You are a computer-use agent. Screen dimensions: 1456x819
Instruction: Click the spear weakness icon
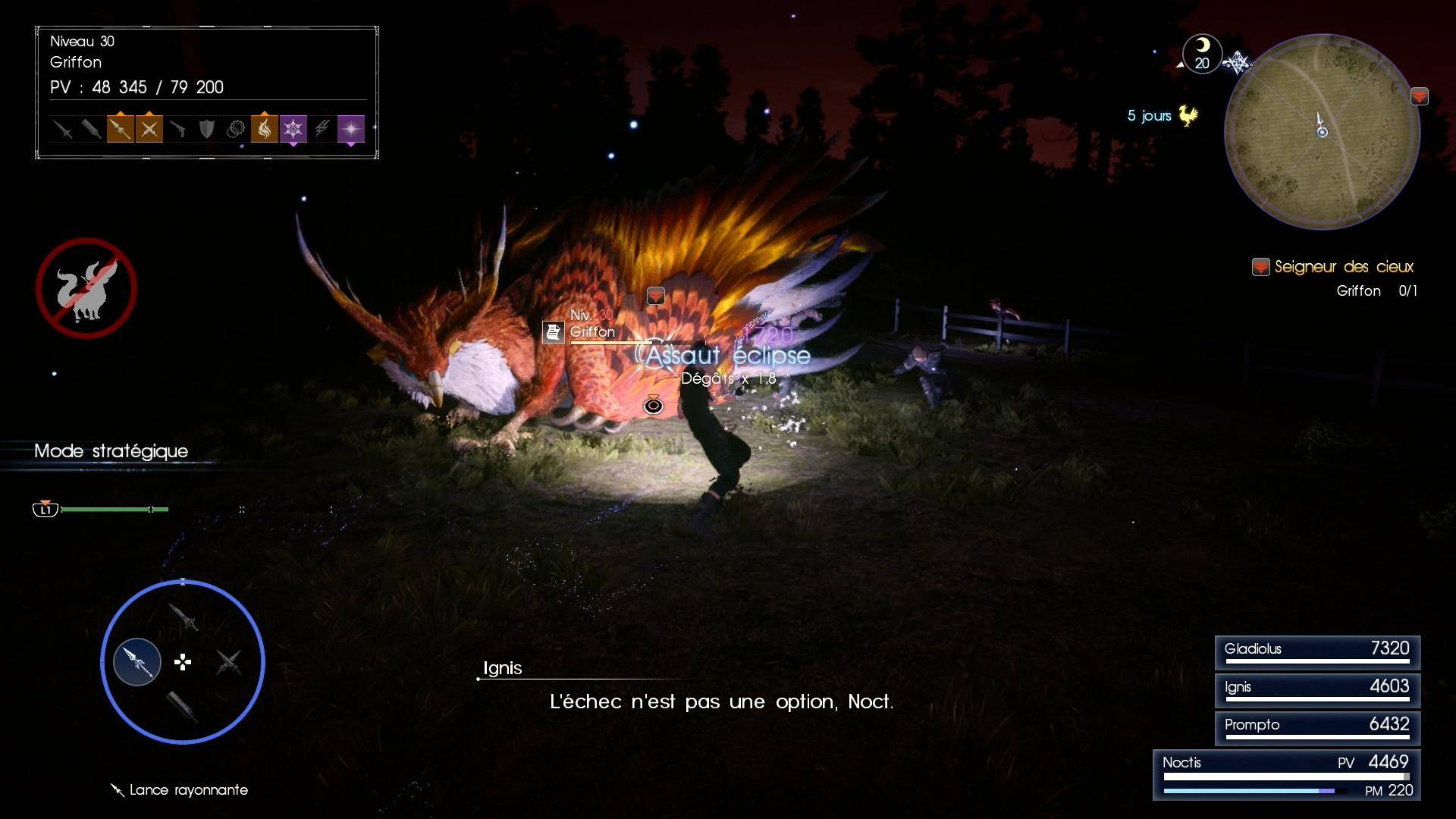[120, 129]
